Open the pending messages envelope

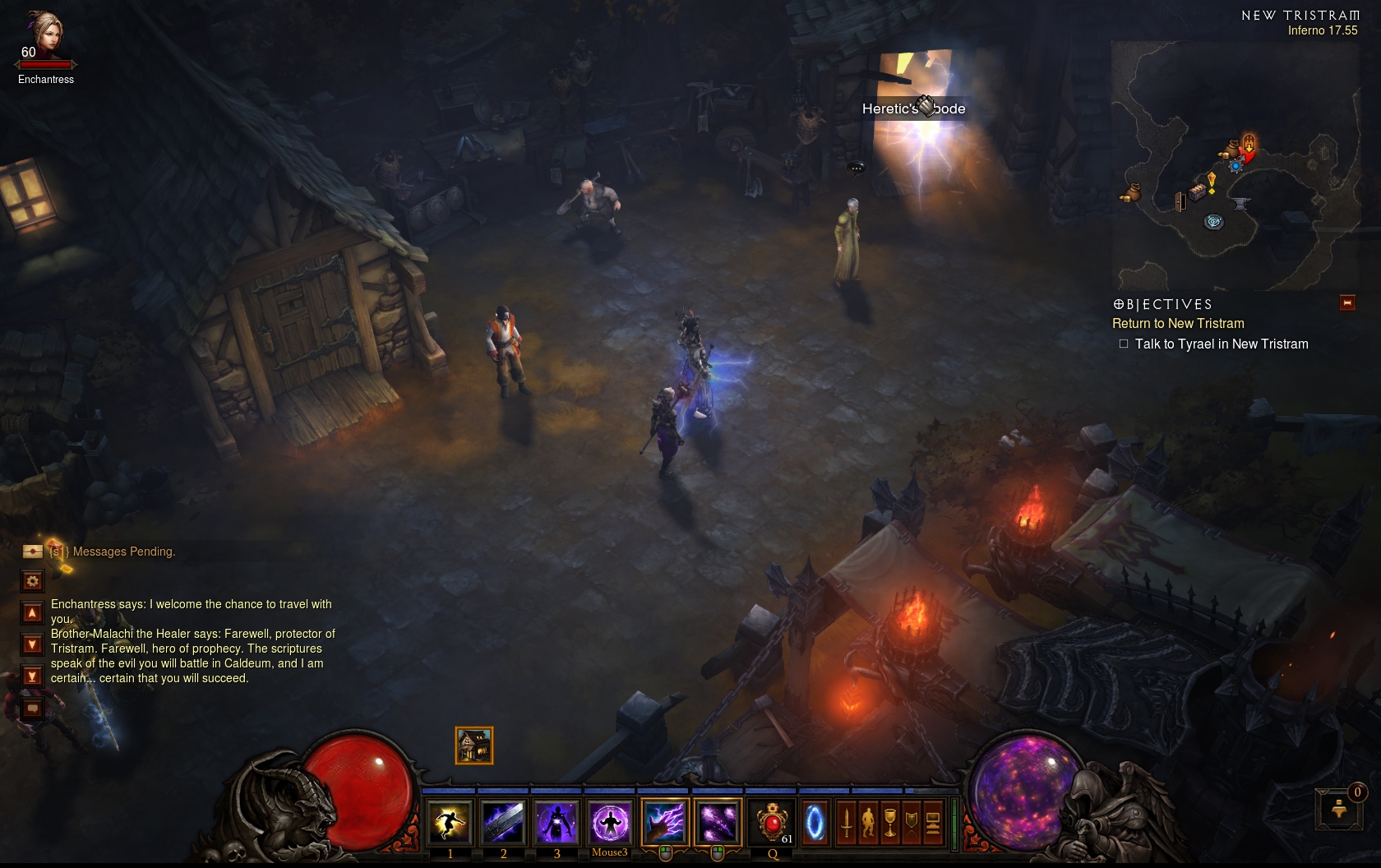(x=33, y=551)
